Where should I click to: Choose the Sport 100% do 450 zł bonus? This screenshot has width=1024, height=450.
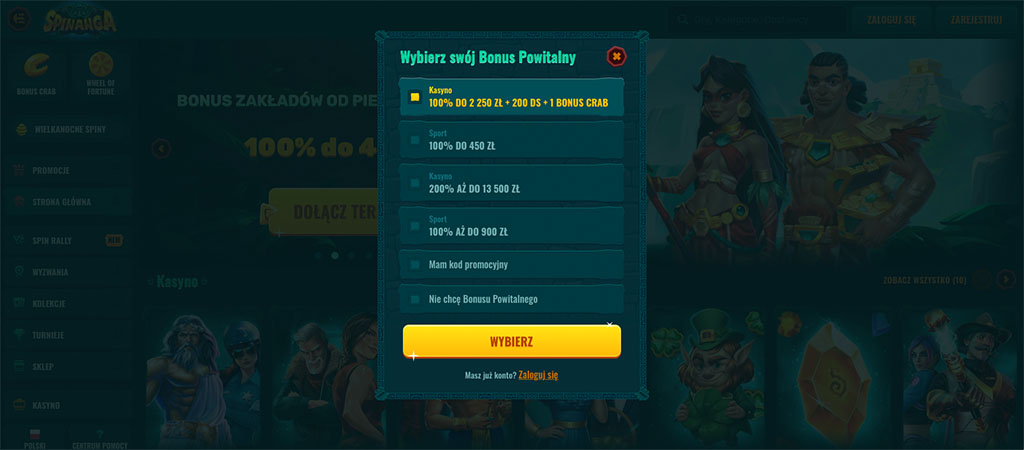tap(511, 140)
